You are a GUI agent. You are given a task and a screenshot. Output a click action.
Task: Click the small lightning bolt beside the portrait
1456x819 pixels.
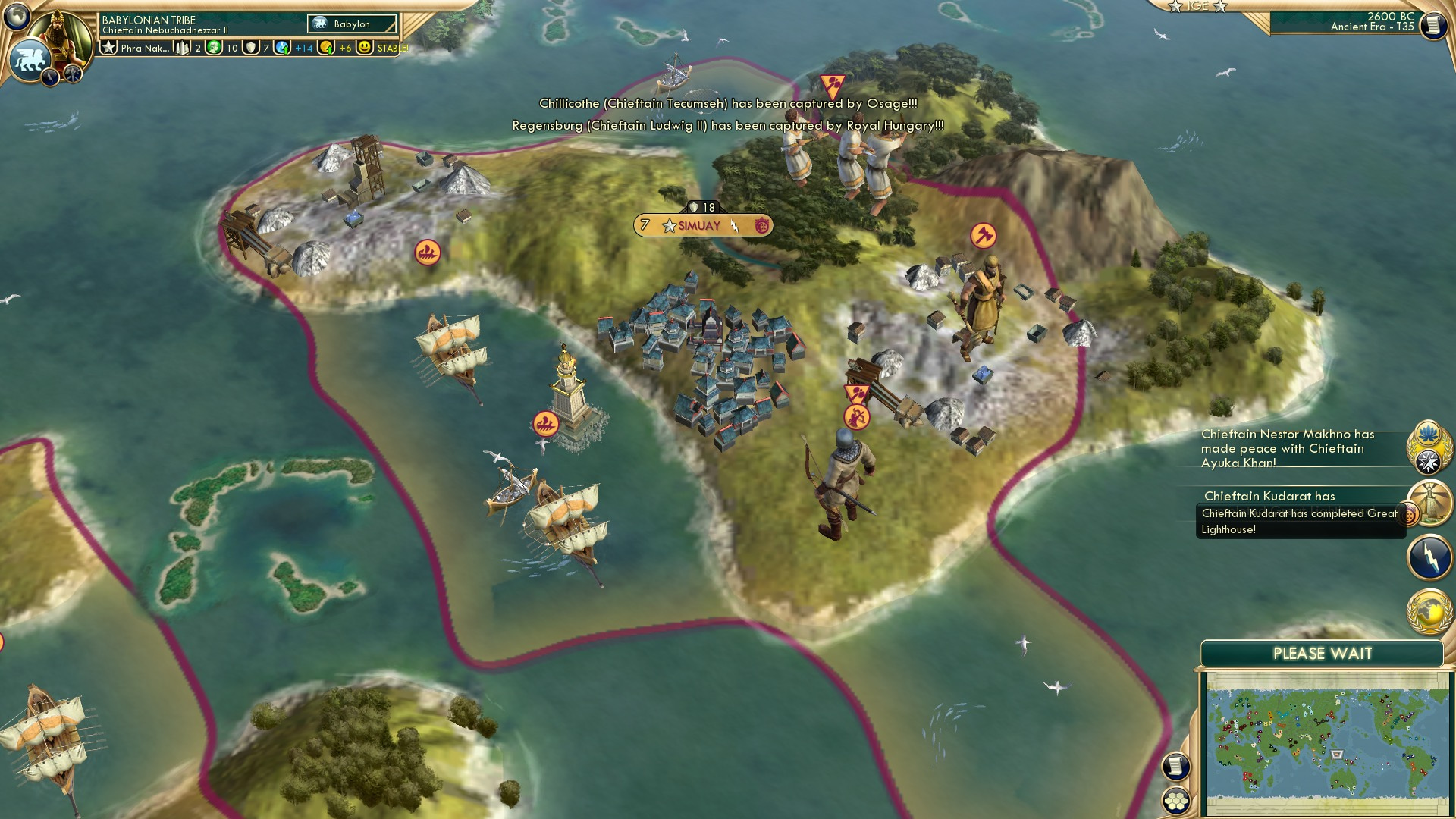tap(50, 77)
